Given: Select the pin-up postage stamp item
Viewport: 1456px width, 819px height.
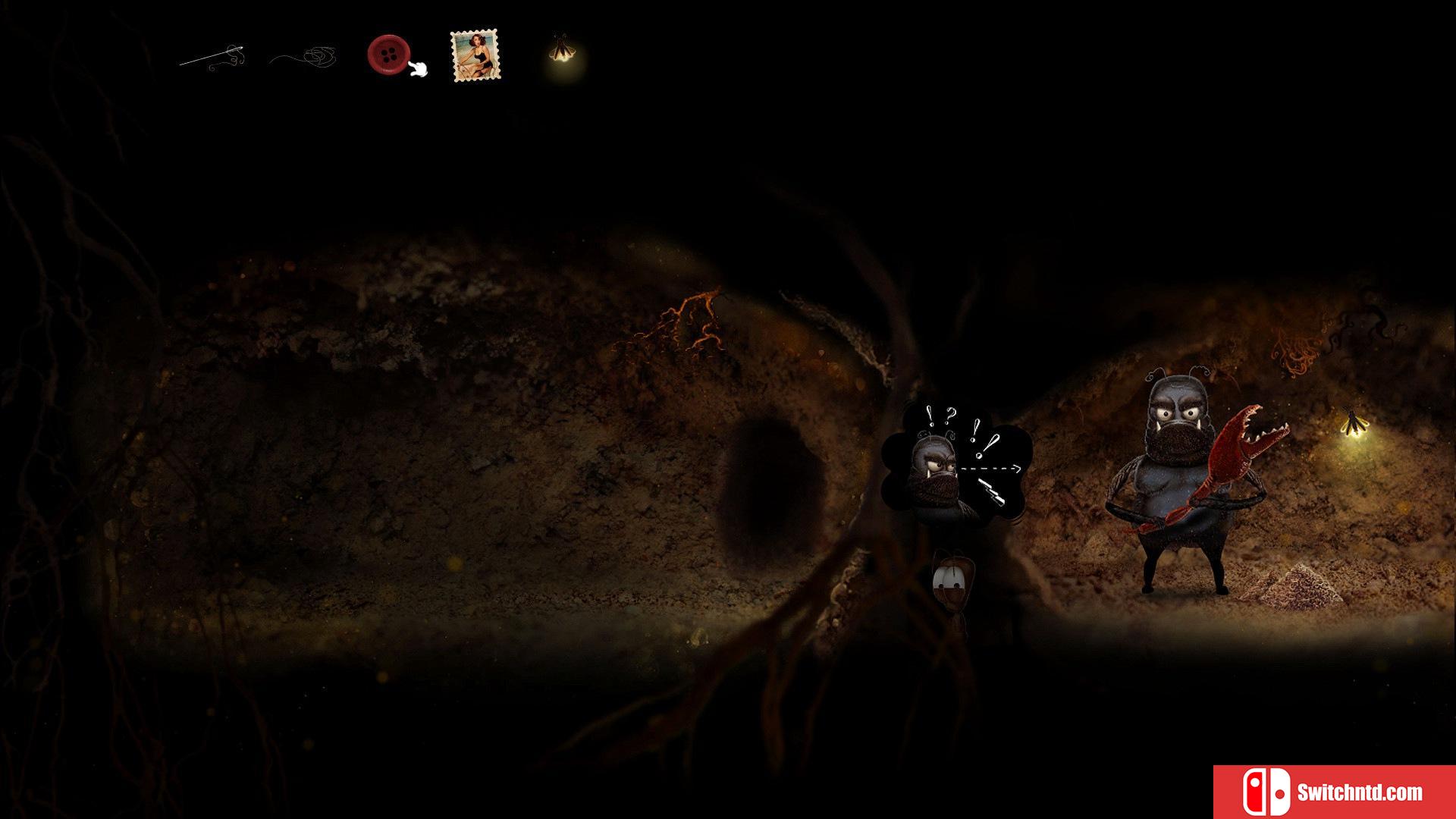Looking at the screenshot, I should [475, 55].
